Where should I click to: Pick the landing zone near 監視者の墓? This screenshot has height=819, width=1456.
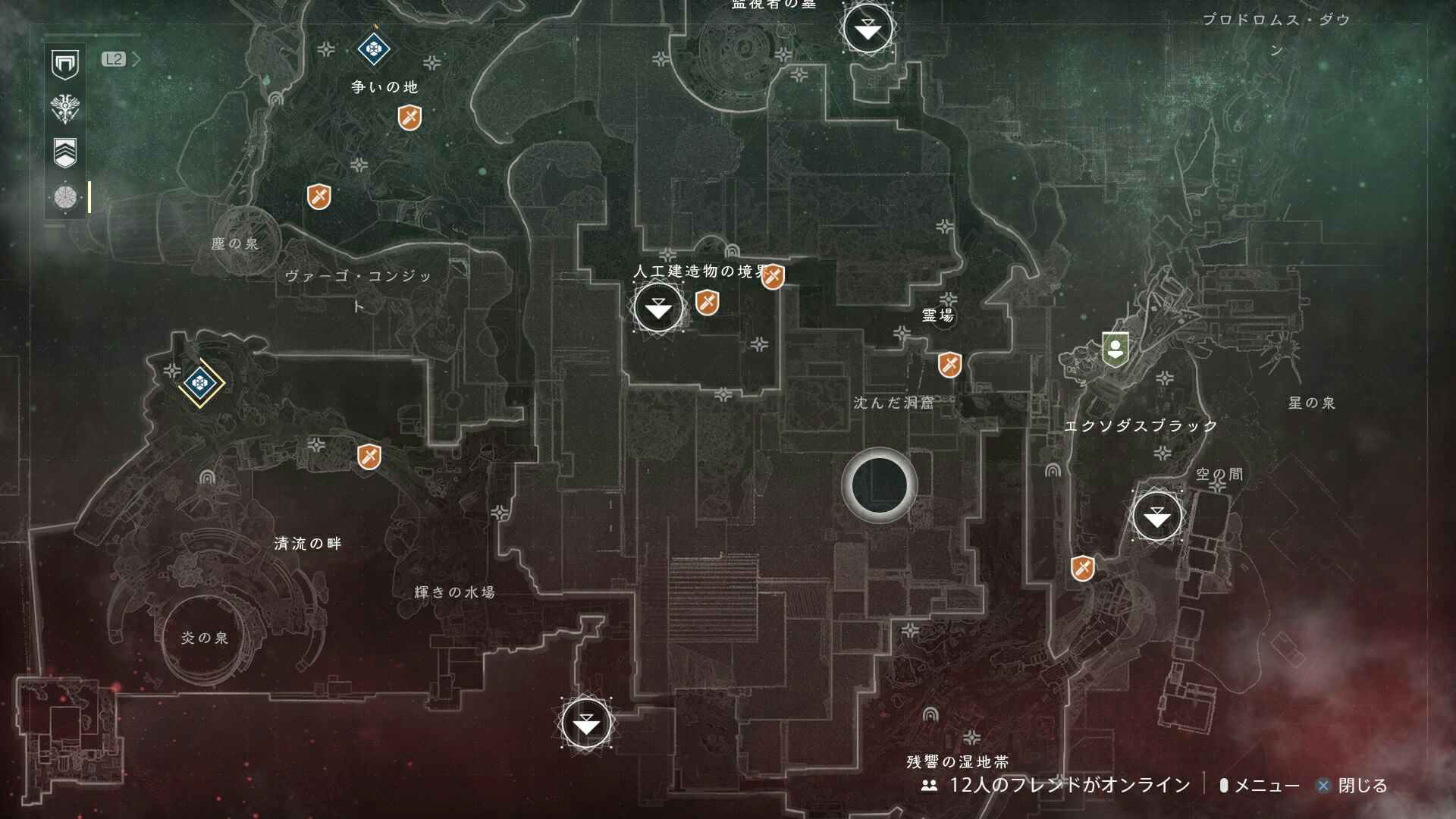coord(868,29)
